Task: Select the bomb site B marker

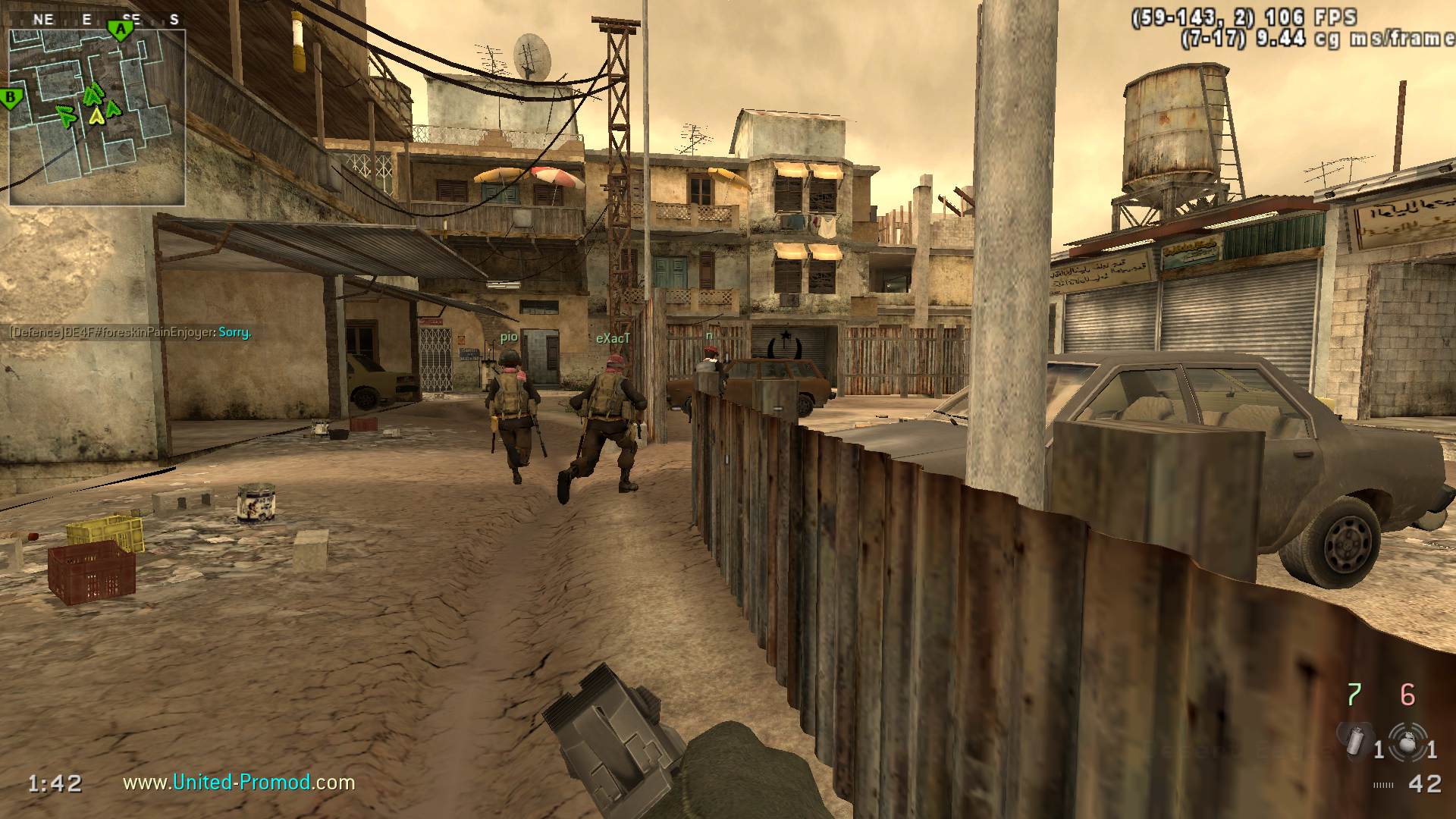Action: pyautogui.click(x=11, y=98)
